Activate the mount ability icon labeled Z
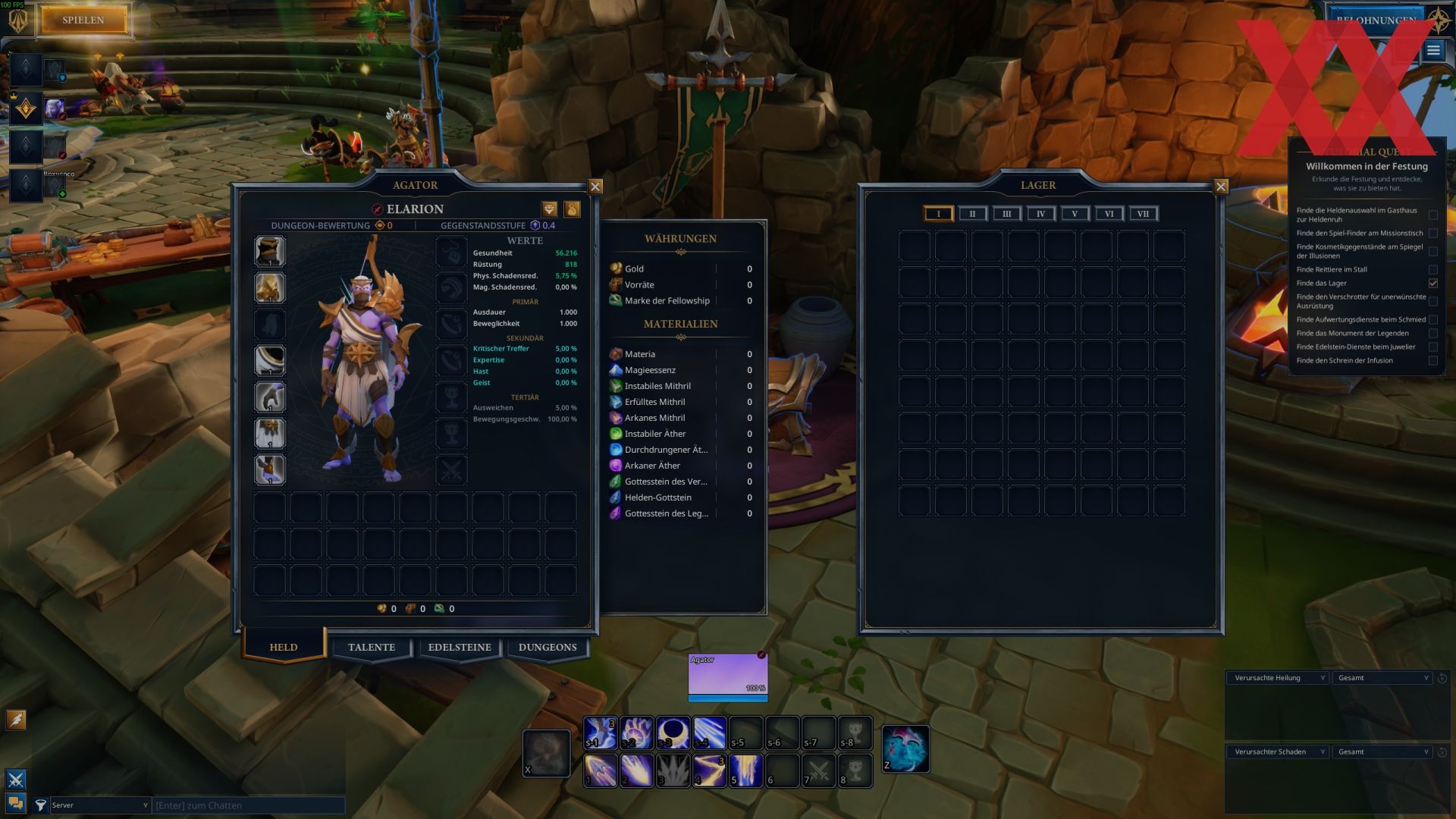This screenshot has width=1456, height=819. pos(905,748)
